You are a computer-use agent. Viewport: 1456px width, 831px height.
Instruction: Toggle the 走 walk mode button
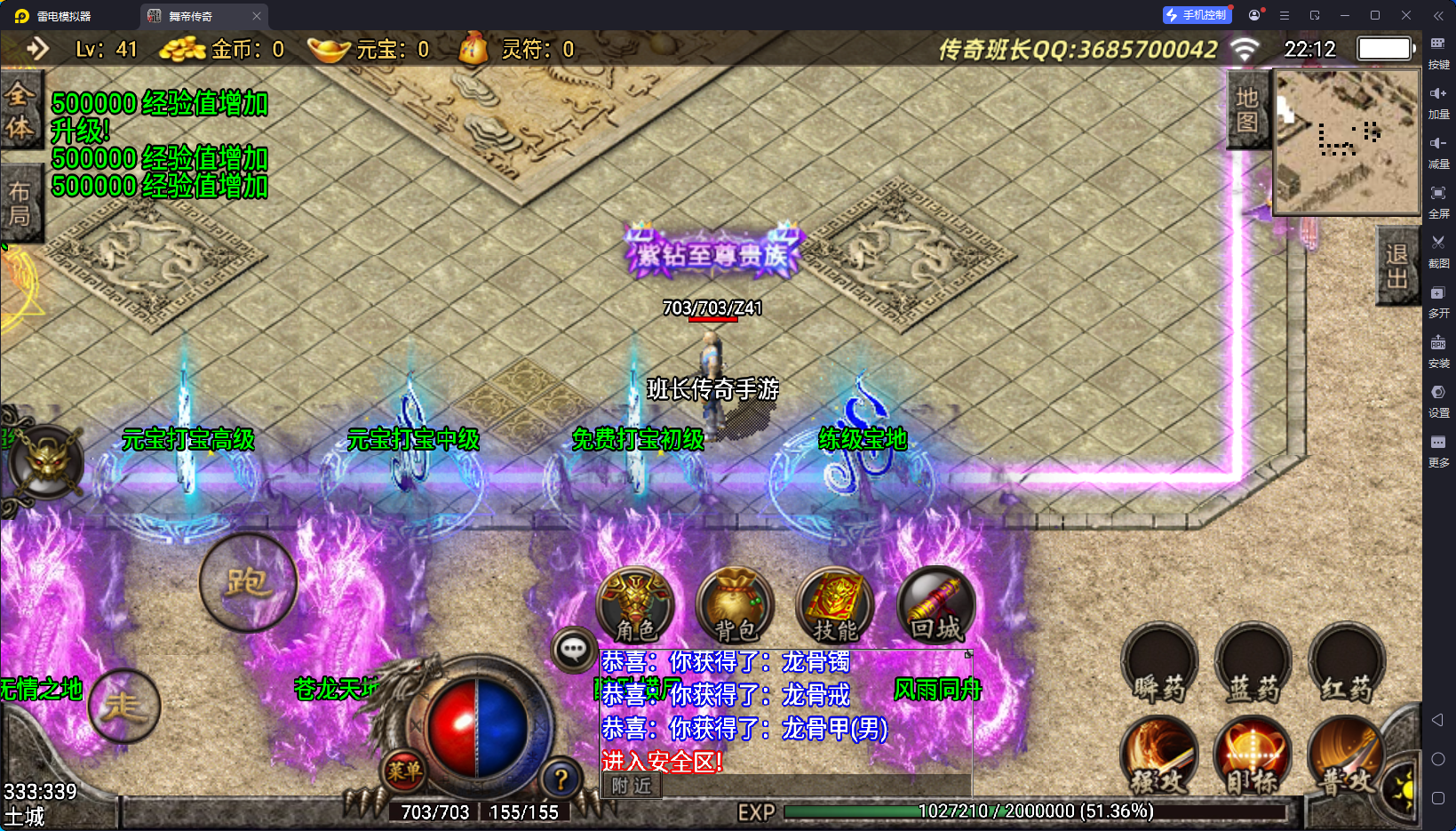click(x=123, y=706)
